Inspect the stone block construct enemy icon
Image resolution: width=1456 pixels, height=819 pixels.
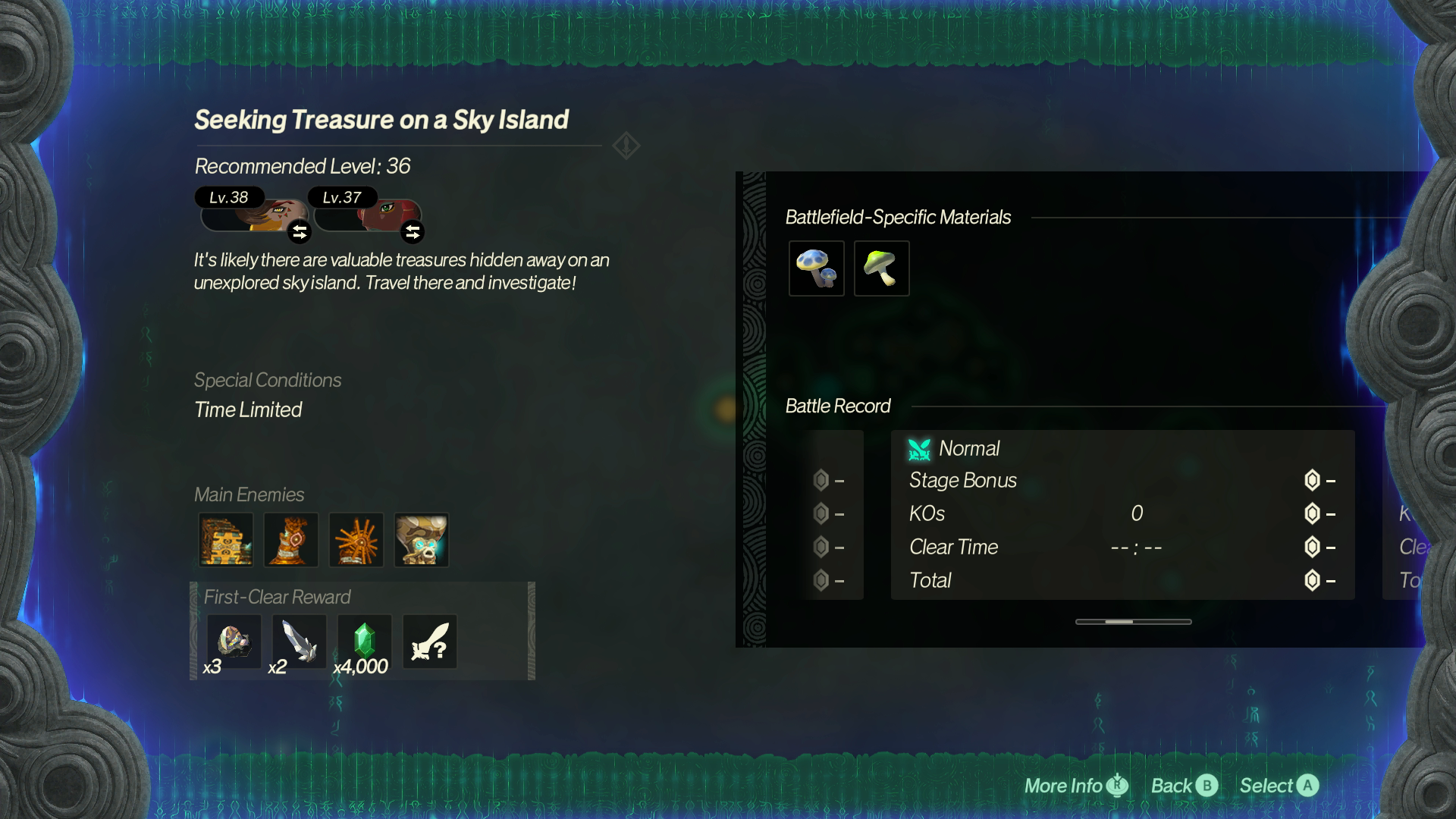click(x=226, y=540)
